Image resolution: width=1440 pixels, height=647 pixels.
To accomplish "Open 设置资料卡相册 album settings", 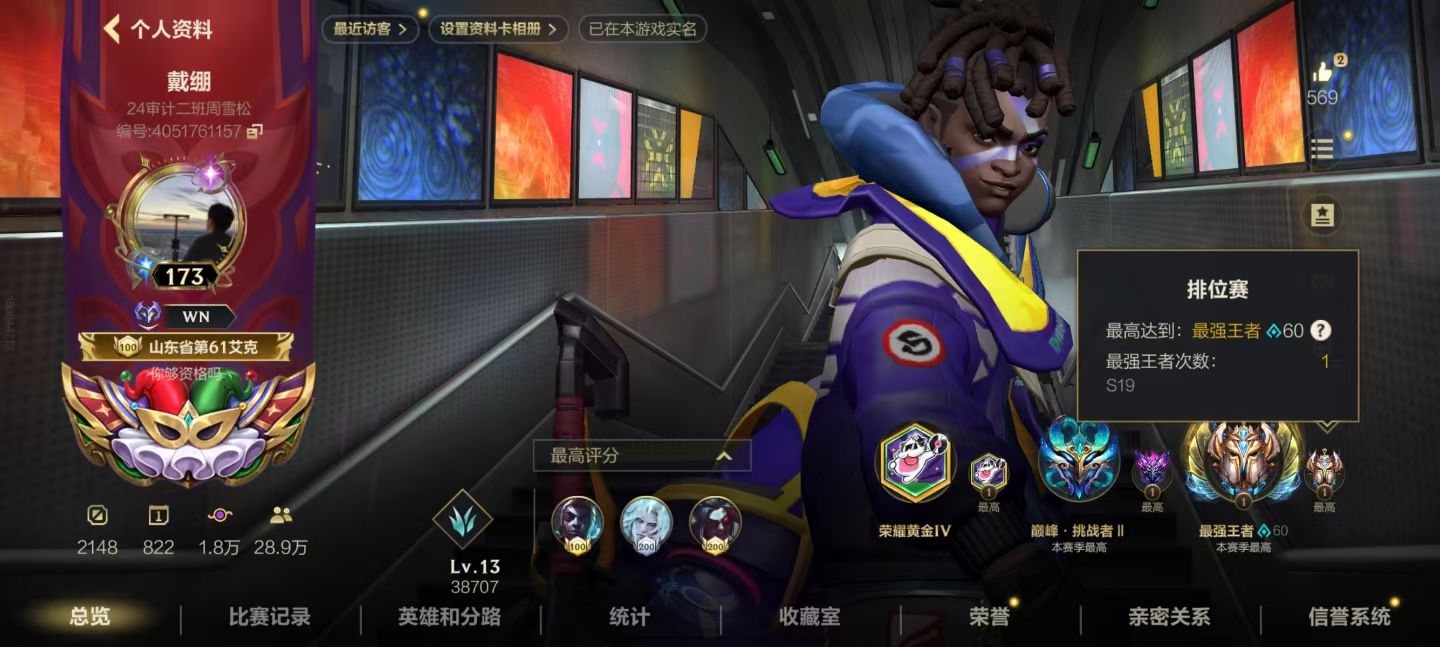I will coord(498,29).
